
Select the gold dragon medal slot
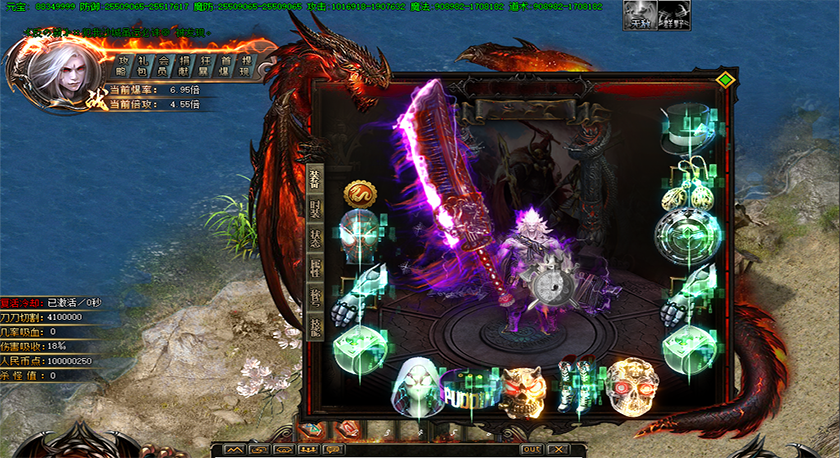359,192
